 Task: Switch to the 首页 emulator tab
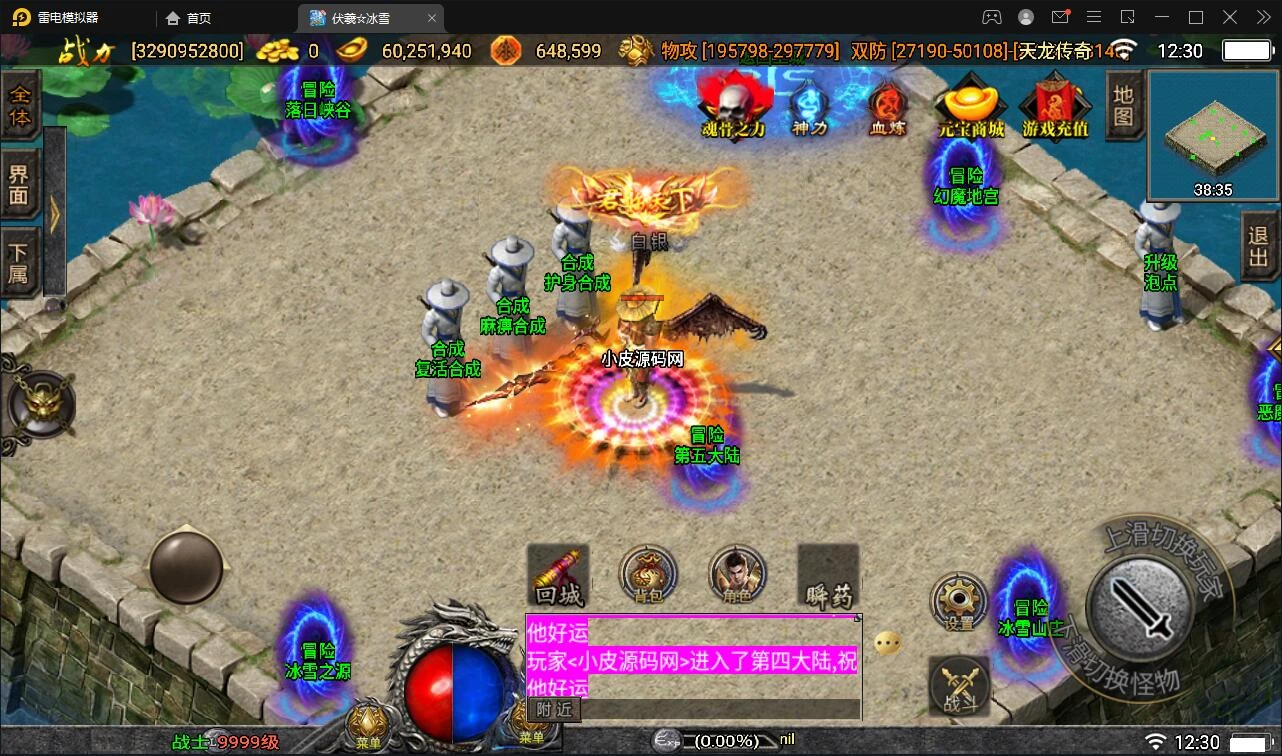[x=189, y=18]
